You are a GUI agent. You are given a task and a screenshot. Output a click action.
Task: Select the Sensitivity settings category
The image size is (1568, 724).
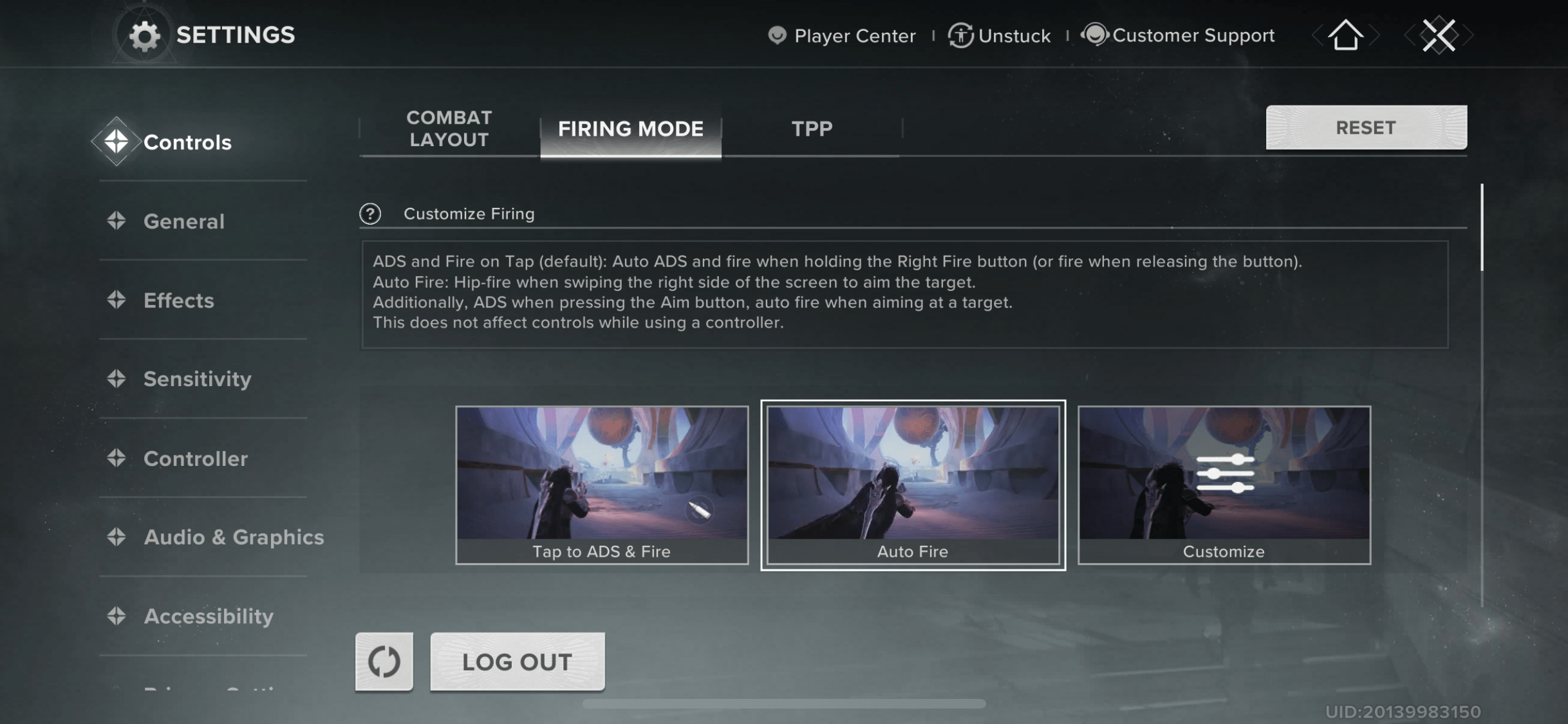(x=197, y=379)
